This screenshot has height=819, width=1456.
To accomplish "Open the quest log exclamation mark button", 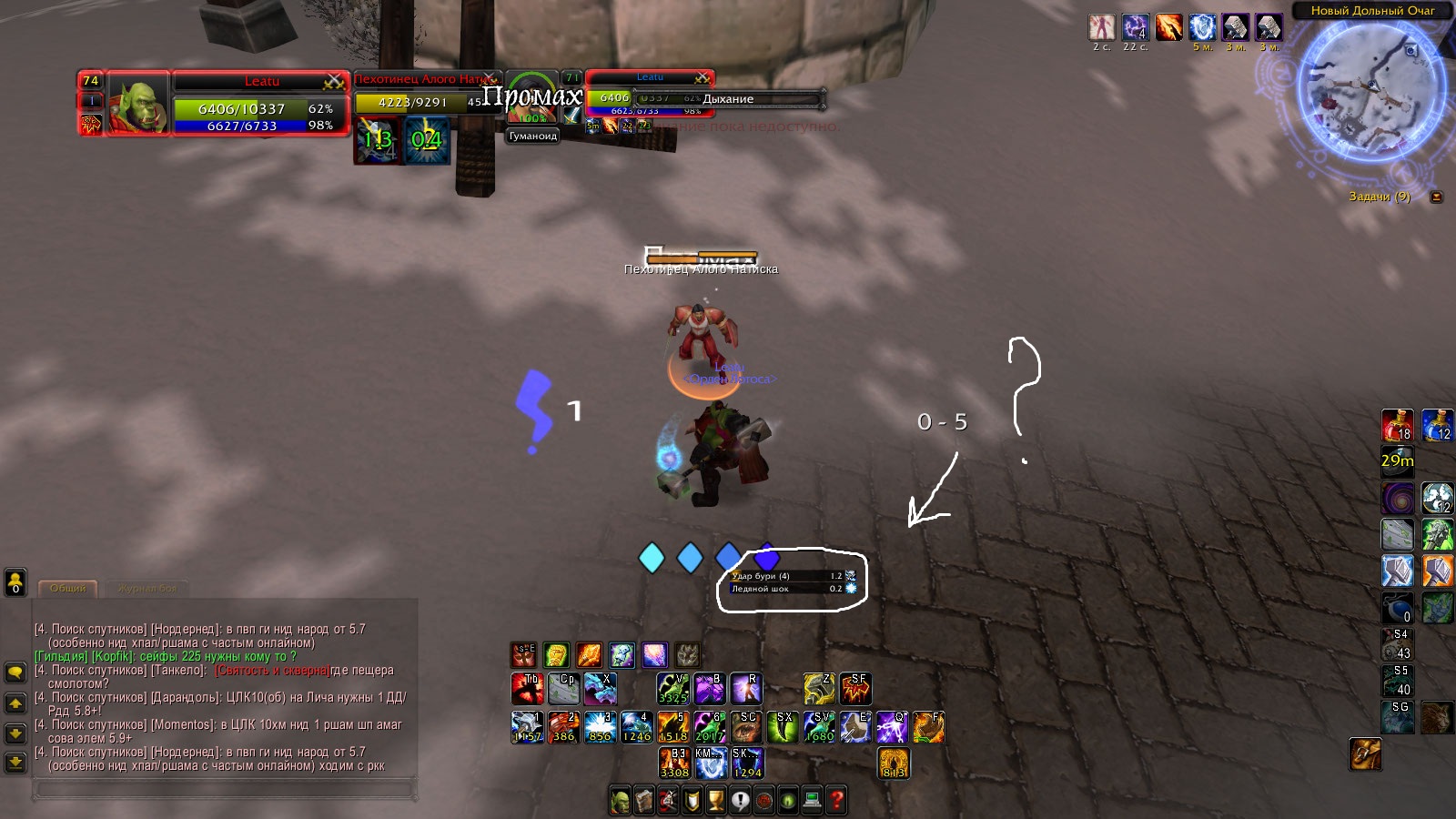I will point(740,801).
